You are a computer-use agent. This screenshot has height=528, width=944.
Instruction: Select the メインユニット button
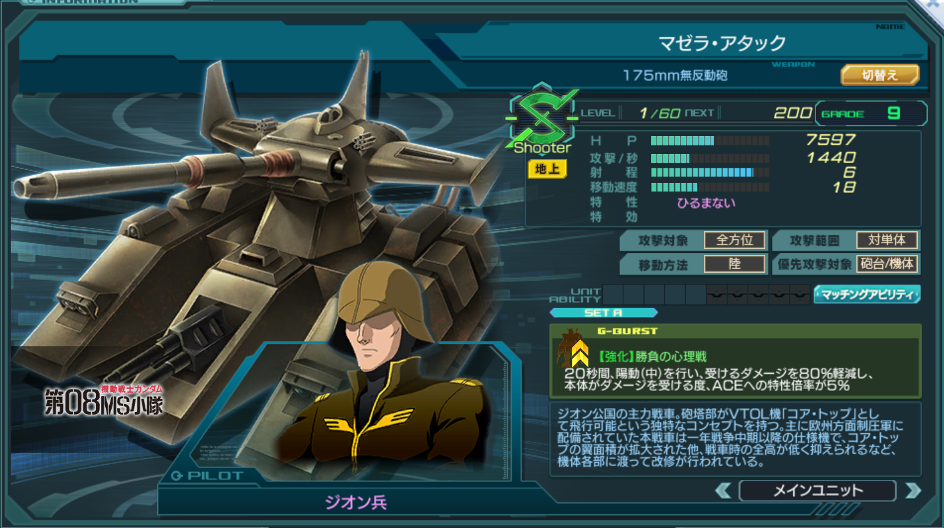click(x=817, y=490)
